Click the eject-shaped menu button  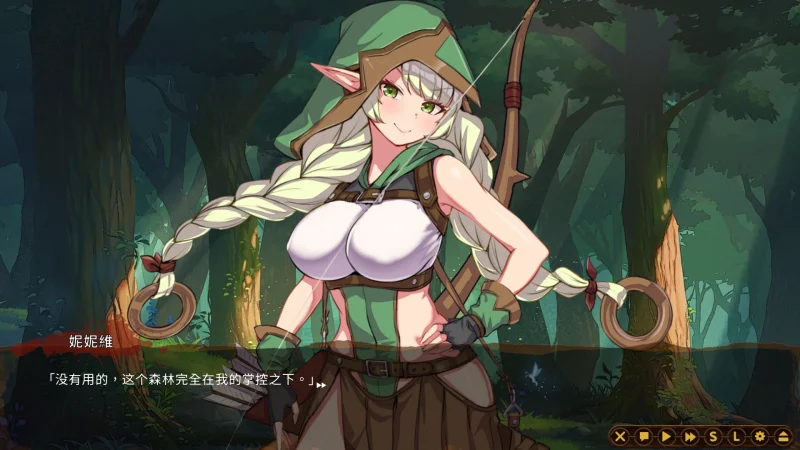(782, 436)
